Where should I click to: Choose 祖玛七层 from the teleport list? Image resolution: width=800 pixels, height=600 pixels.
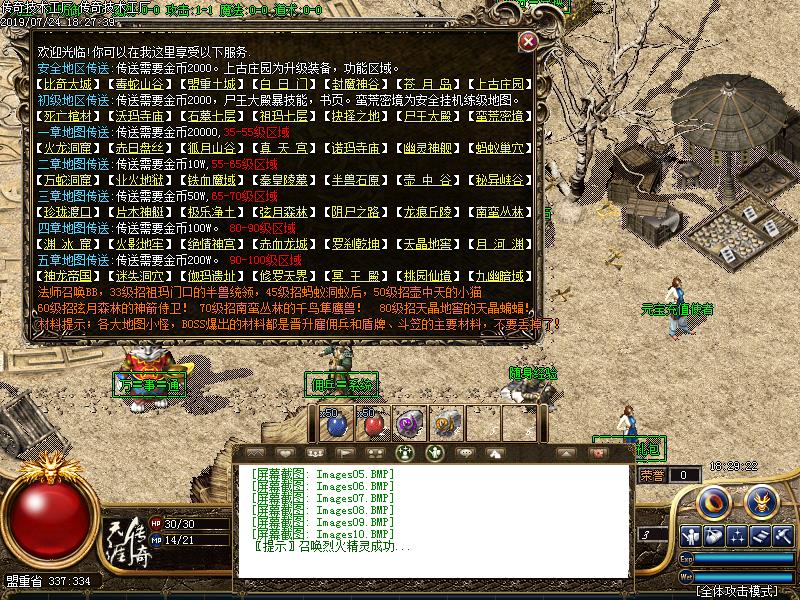click(284, 116)
